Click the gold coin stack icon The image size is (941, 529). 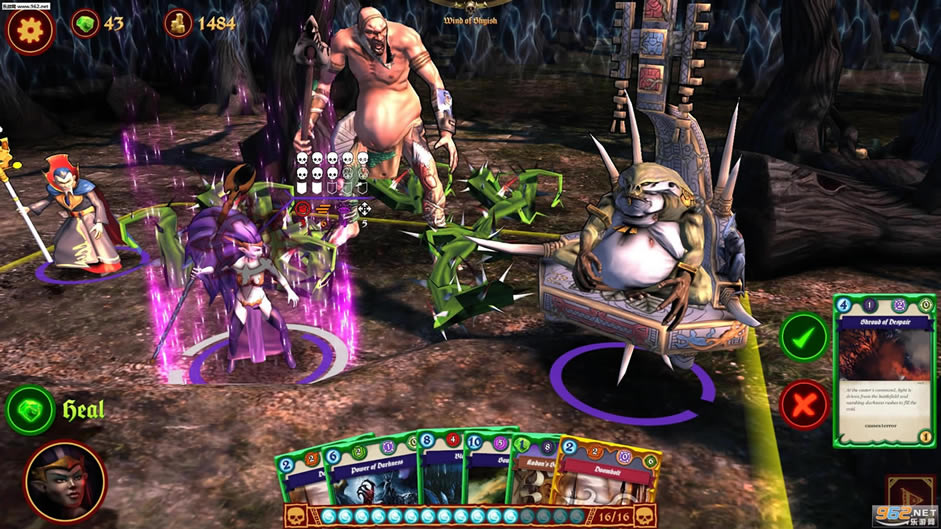click(178, 23)
